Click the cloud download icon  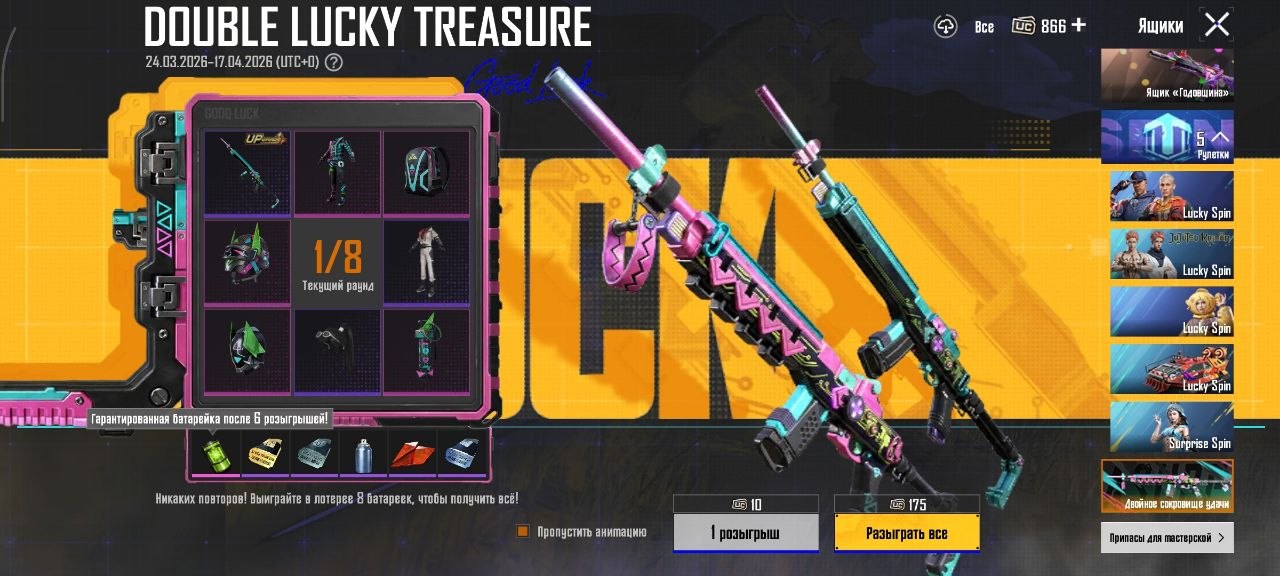click(946, 27)
